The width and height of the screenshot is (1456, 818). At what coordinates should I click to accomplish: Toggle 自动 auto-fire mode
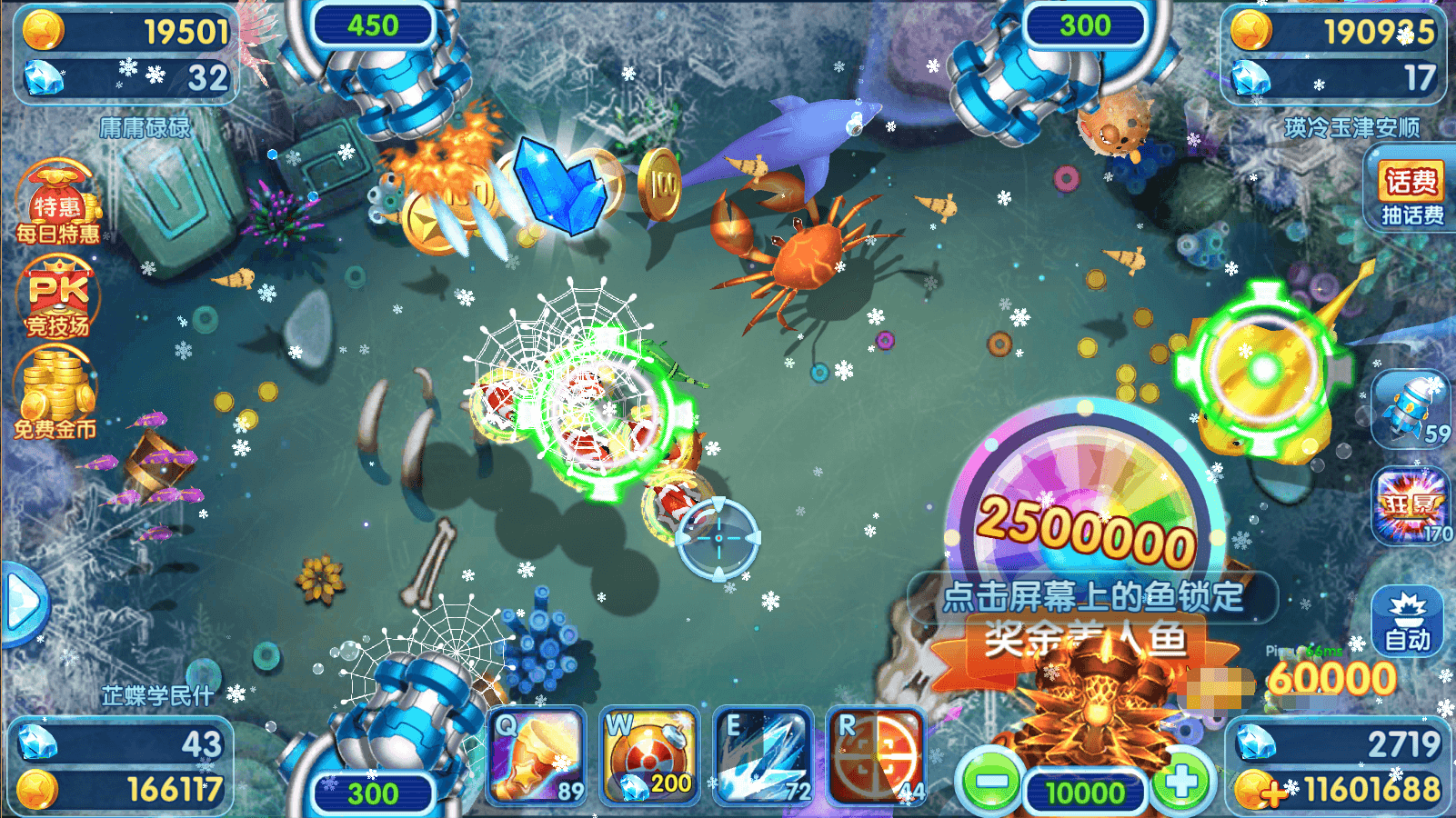(1407, 622)
